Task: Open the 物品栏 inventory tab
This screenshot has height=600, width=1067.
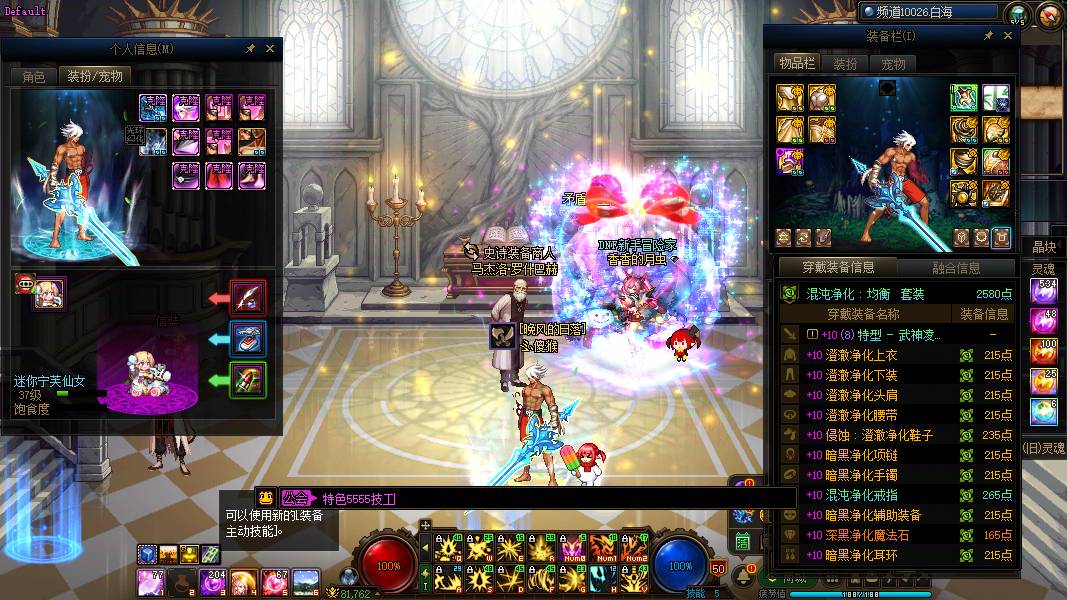Action: click(797, 63)
